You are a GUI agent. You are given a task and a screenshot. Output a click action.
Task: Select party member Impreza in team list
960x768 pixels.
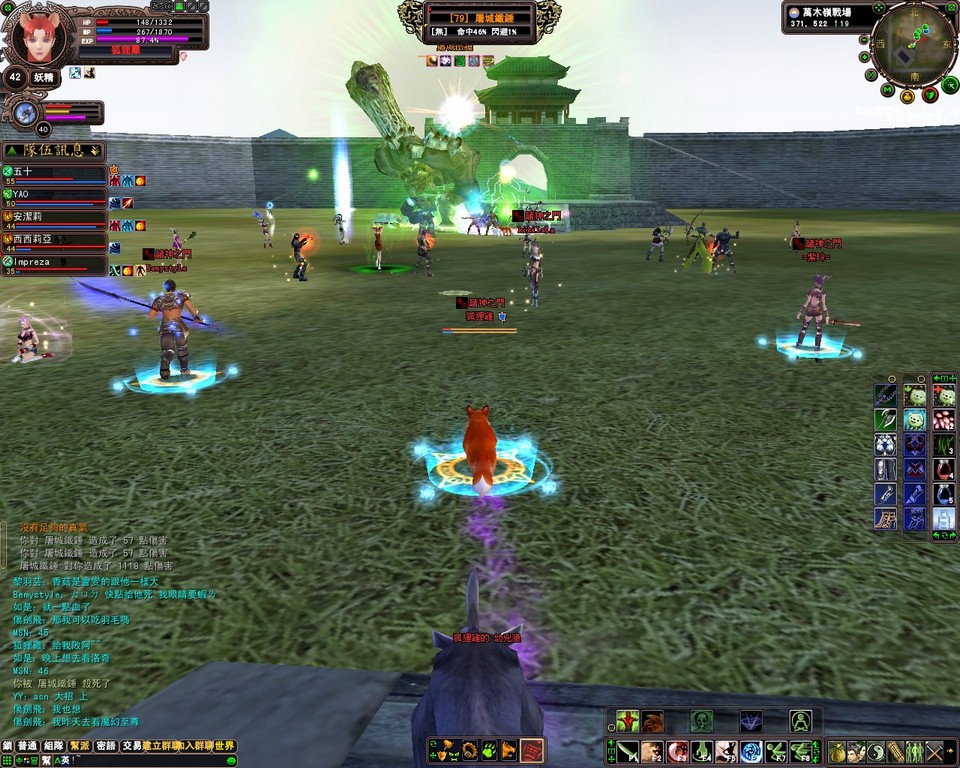[x=55, y=265]
